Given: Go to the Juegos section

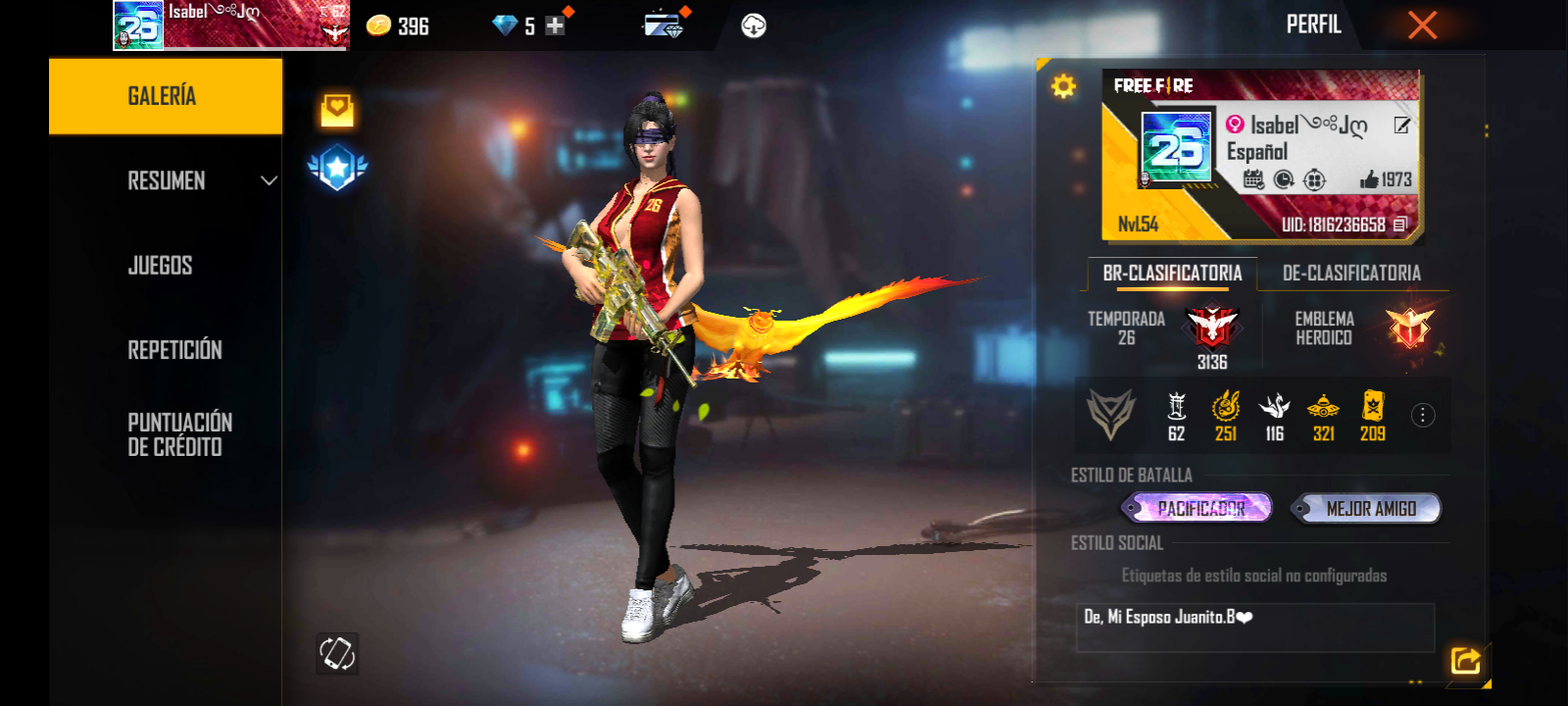Looking at the screenshot, I should coord(161,266).
